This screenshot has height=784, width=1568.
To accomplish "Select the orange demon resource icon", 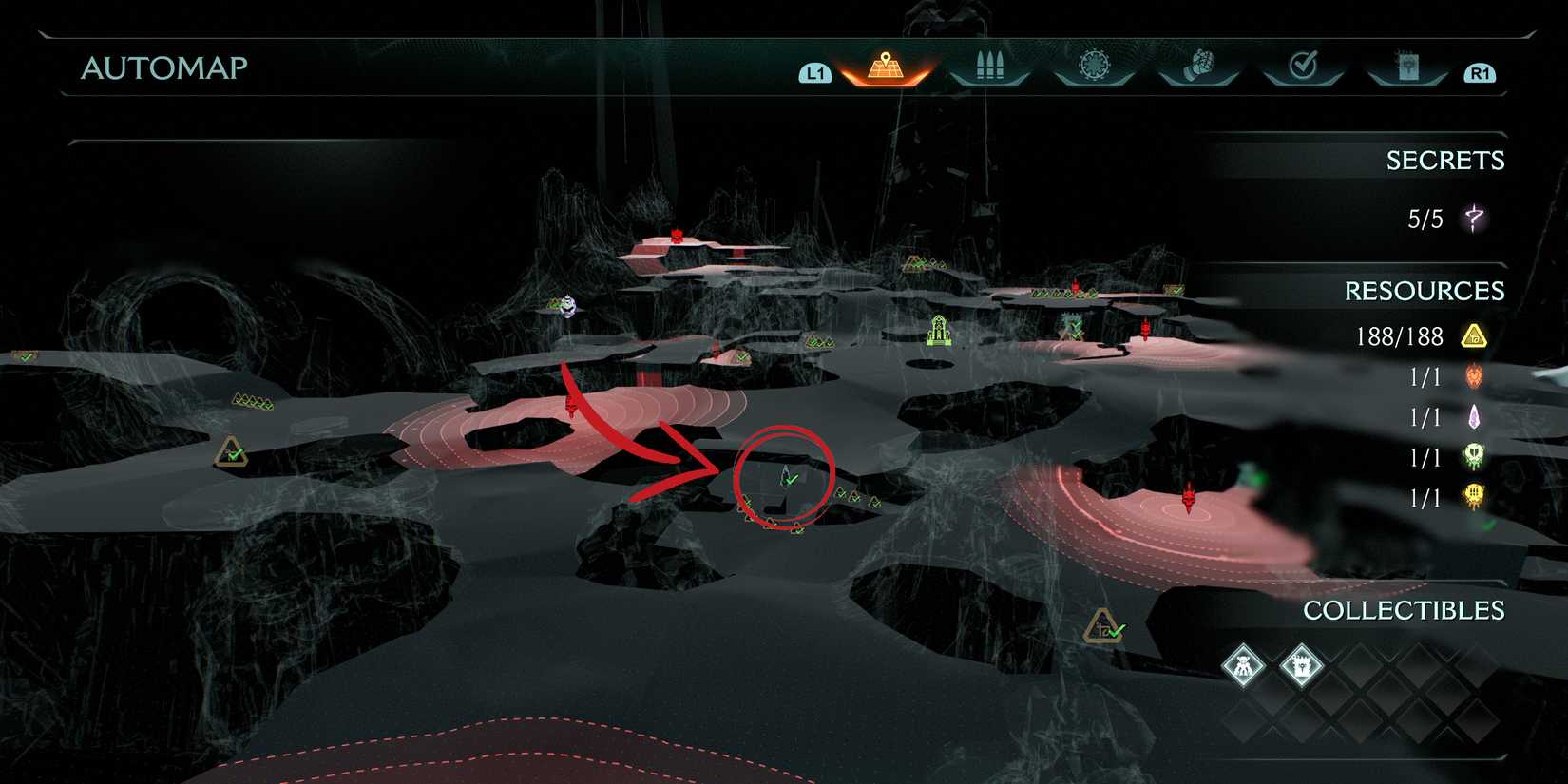I will [x=1474, y=376].
